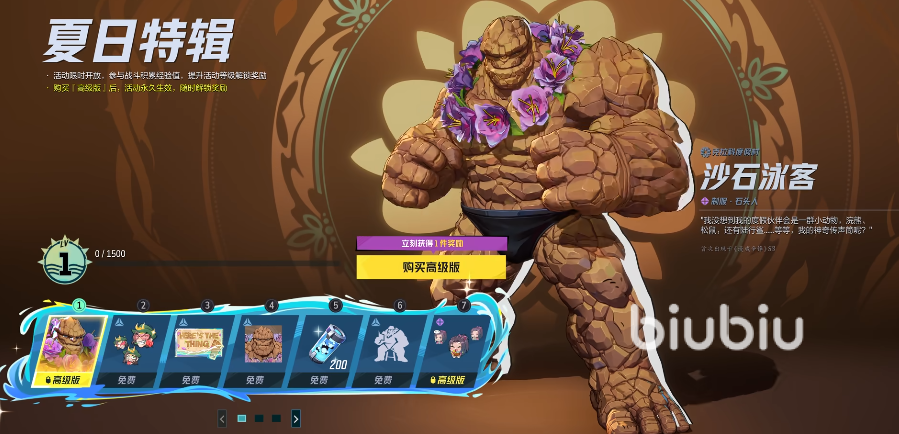Jump to the third reward page dot
Viewport: 899px width, 434px height.
tap(276, 418)
